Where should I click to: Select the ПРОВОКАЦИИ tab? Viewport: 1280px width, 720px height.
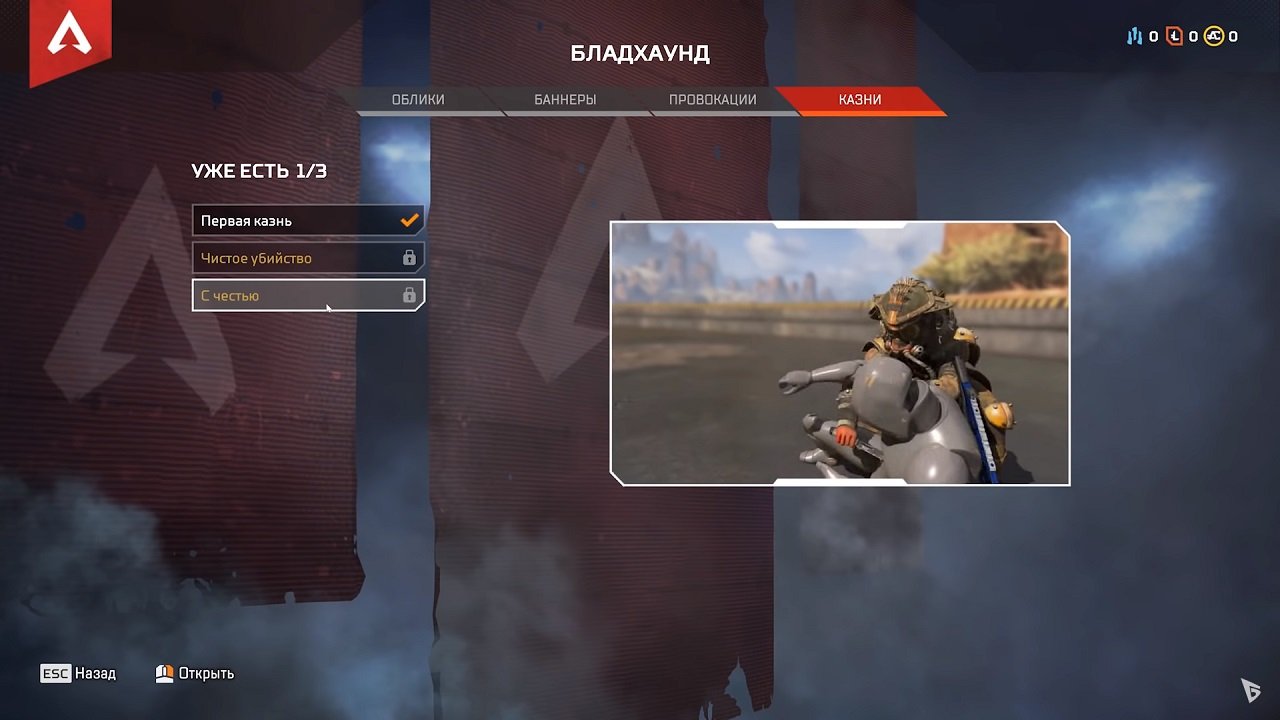point(712,99)
